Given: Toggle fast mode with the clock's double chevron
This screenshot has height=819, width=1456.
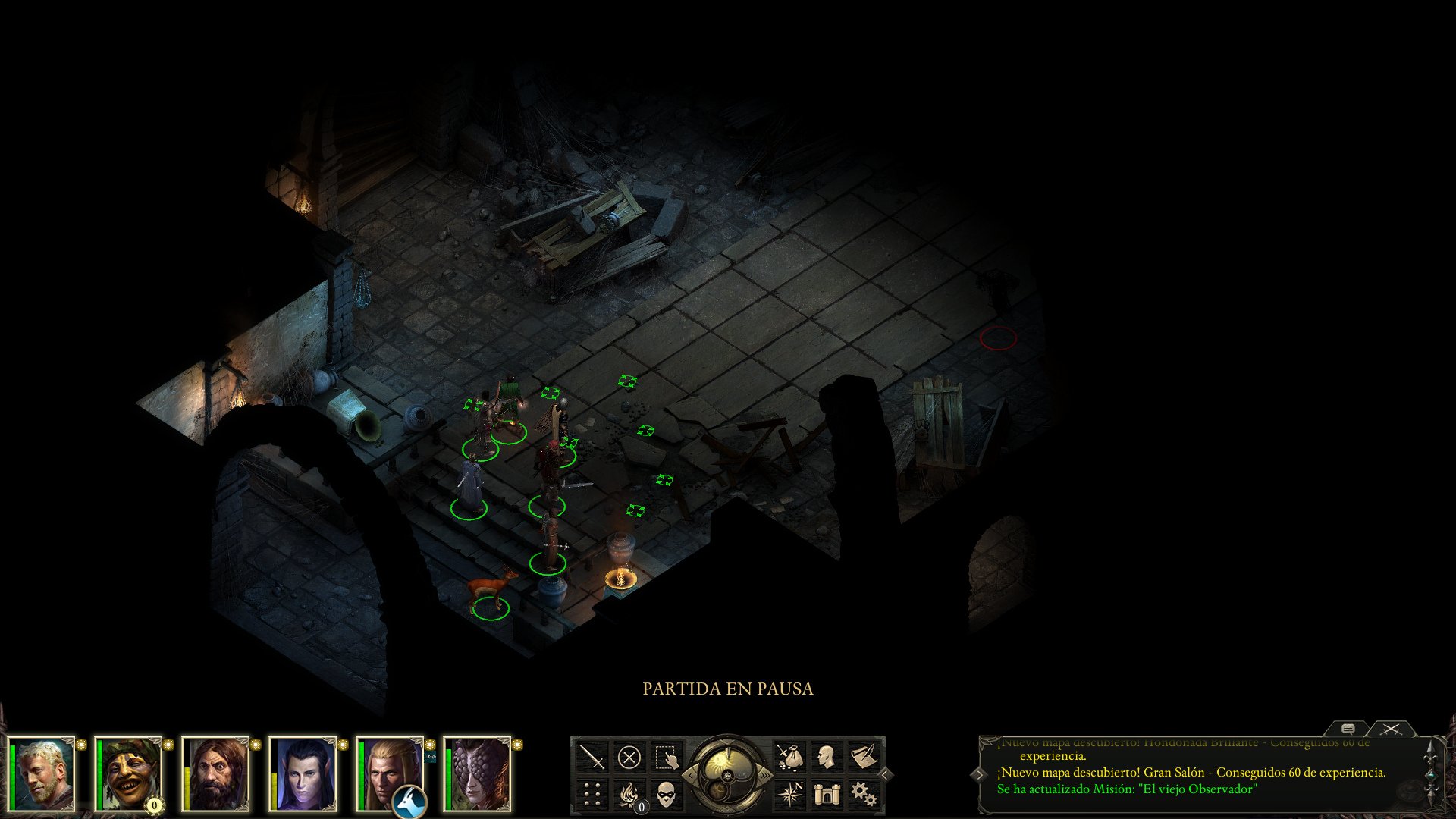Looking at the screenshot, I should (x=764, y=777).
